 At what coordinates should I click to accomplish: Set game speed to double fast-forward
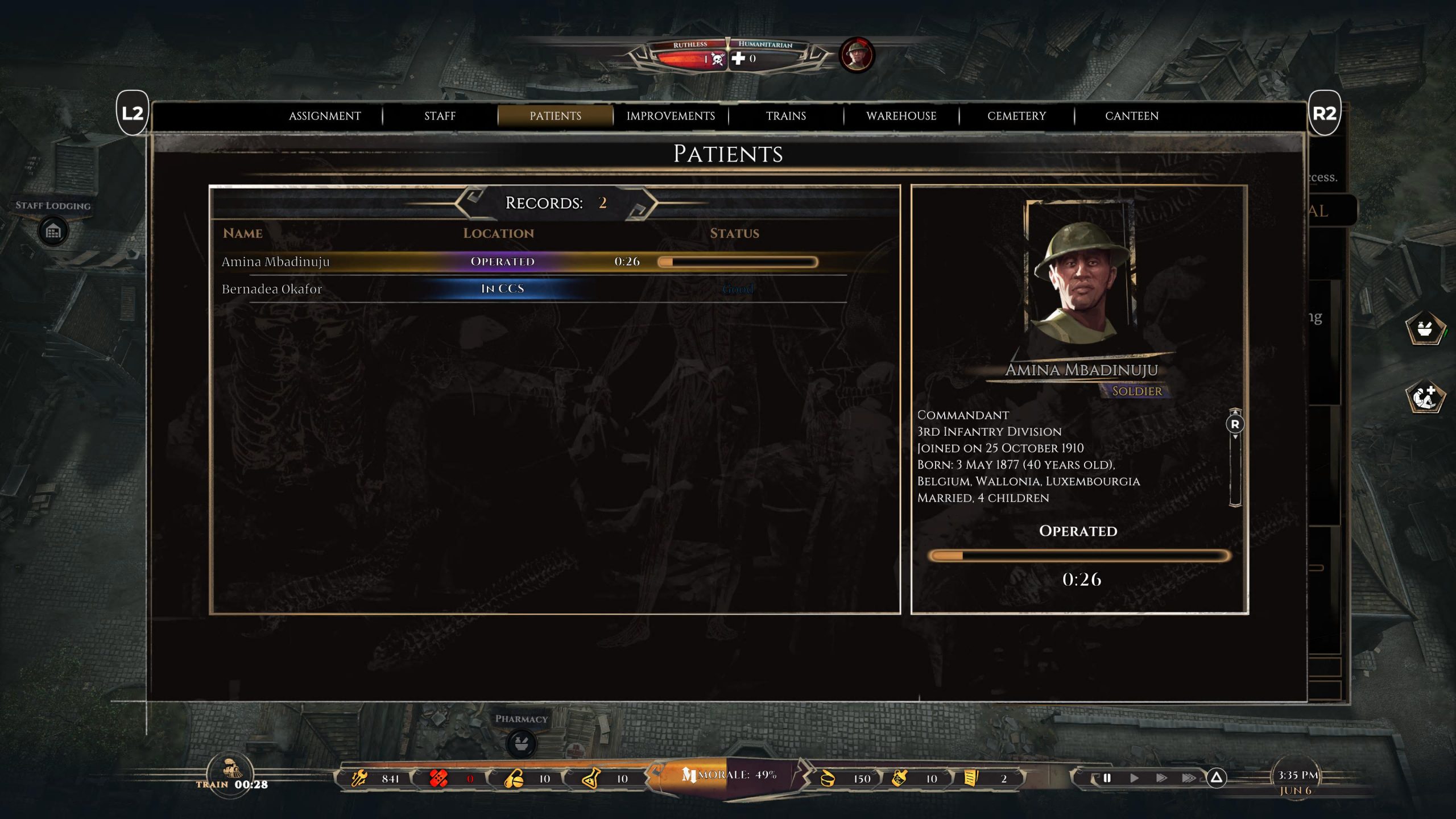click(1161, 777)
